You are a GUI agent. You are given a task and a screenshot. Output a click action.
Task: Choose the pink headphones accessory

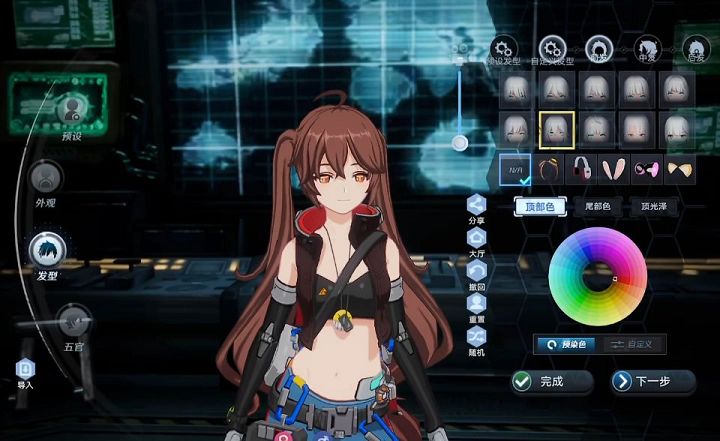(x=580, y=167)
